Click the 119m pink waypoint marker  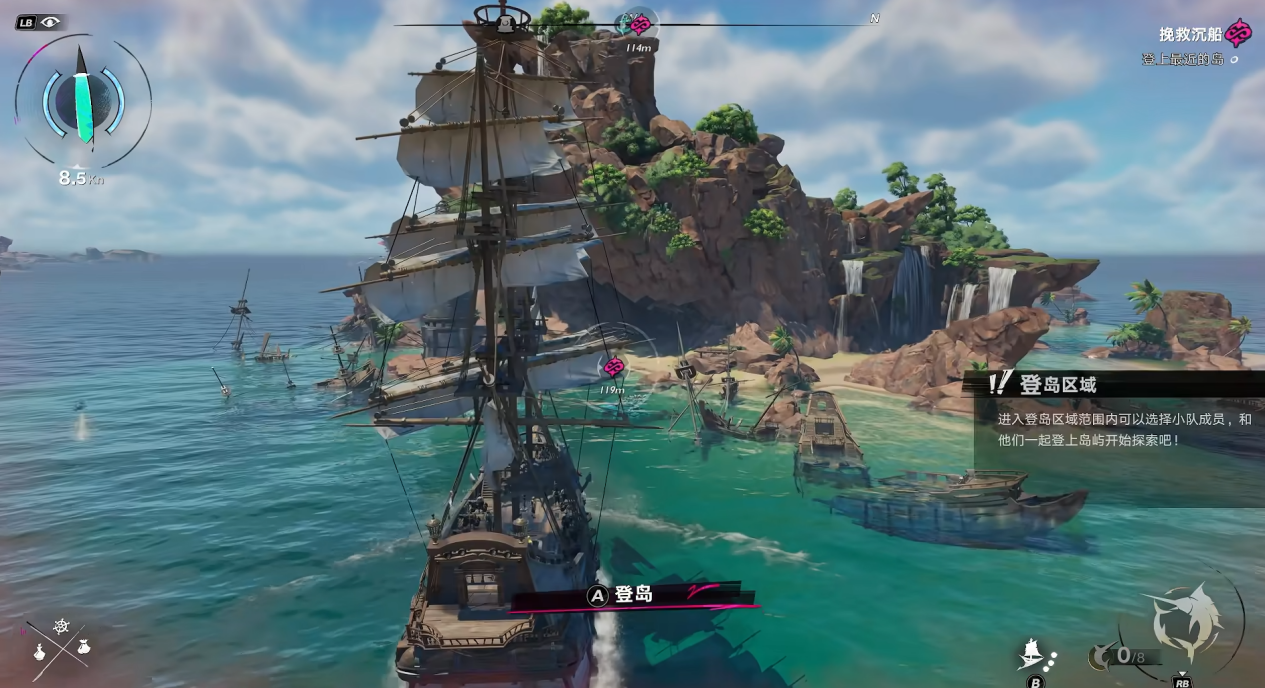[614, 367]
